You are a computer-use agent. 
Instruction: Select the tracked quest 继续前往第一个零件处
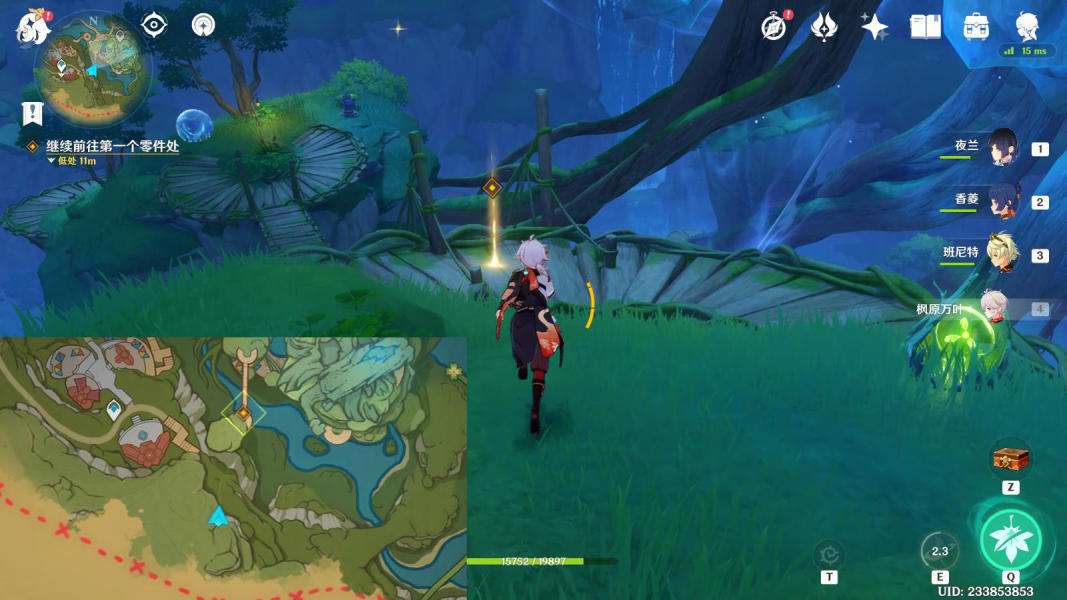110,146
